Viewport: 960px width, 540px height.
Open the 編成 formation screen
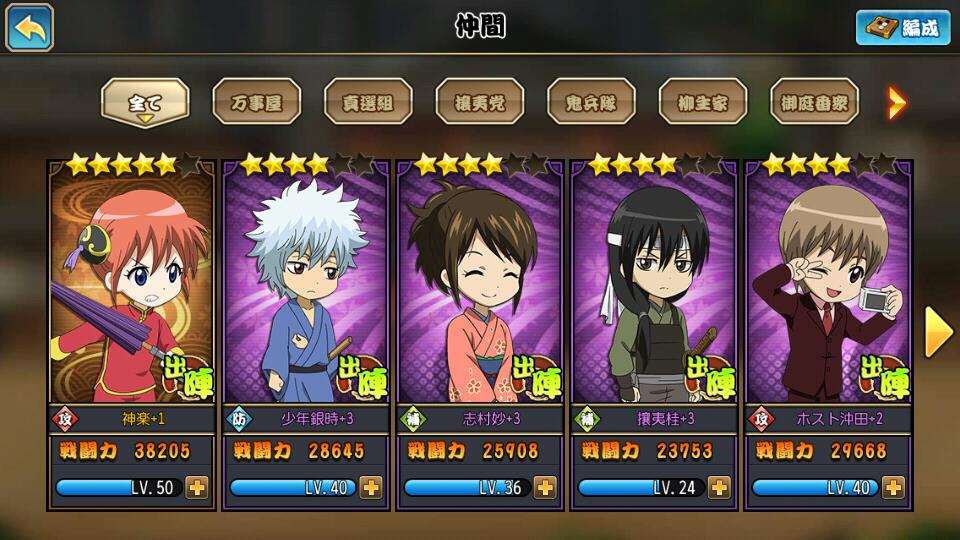902,28
